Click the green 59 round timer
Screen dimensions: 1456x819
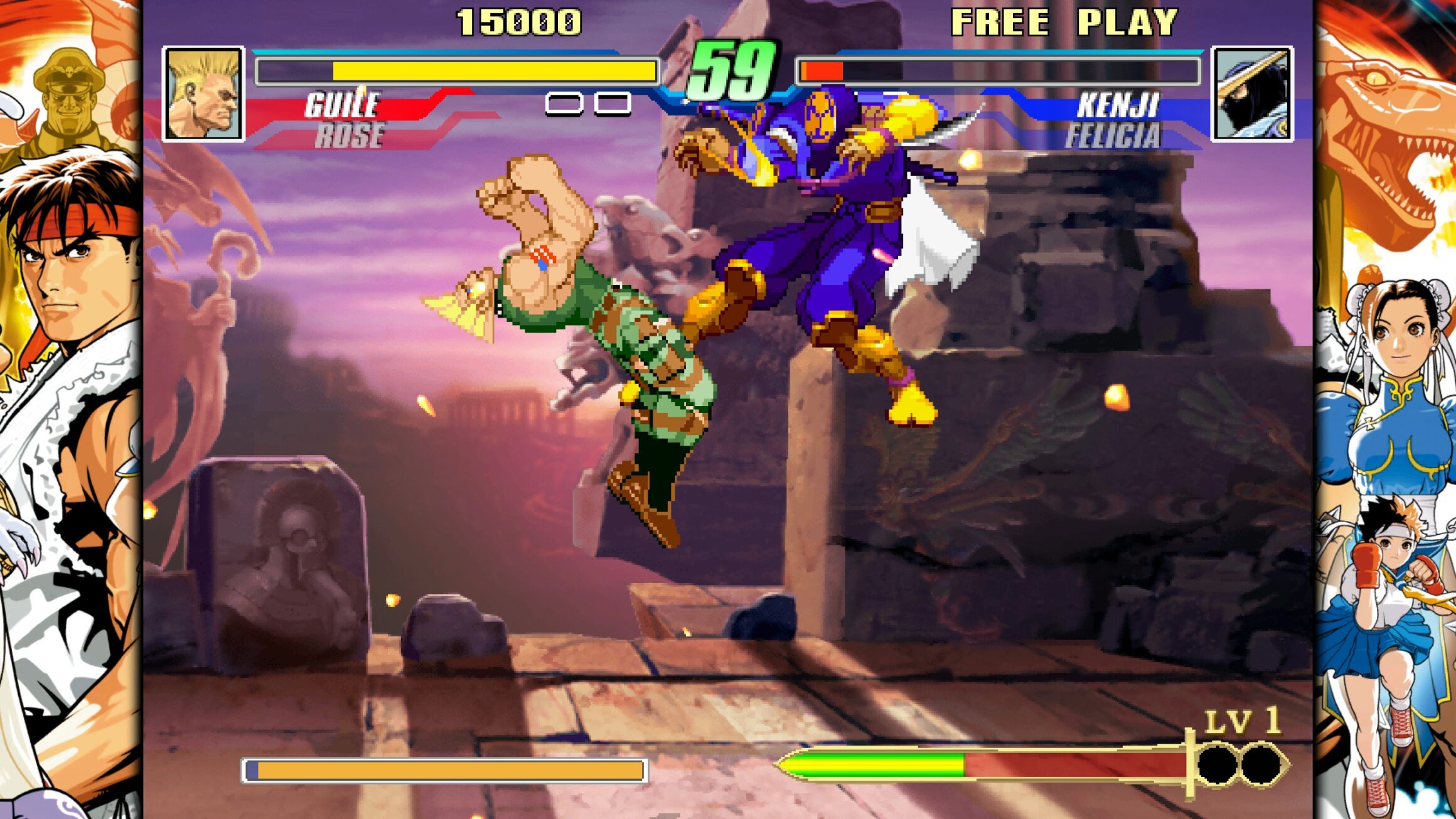click(x=733, y=69)
